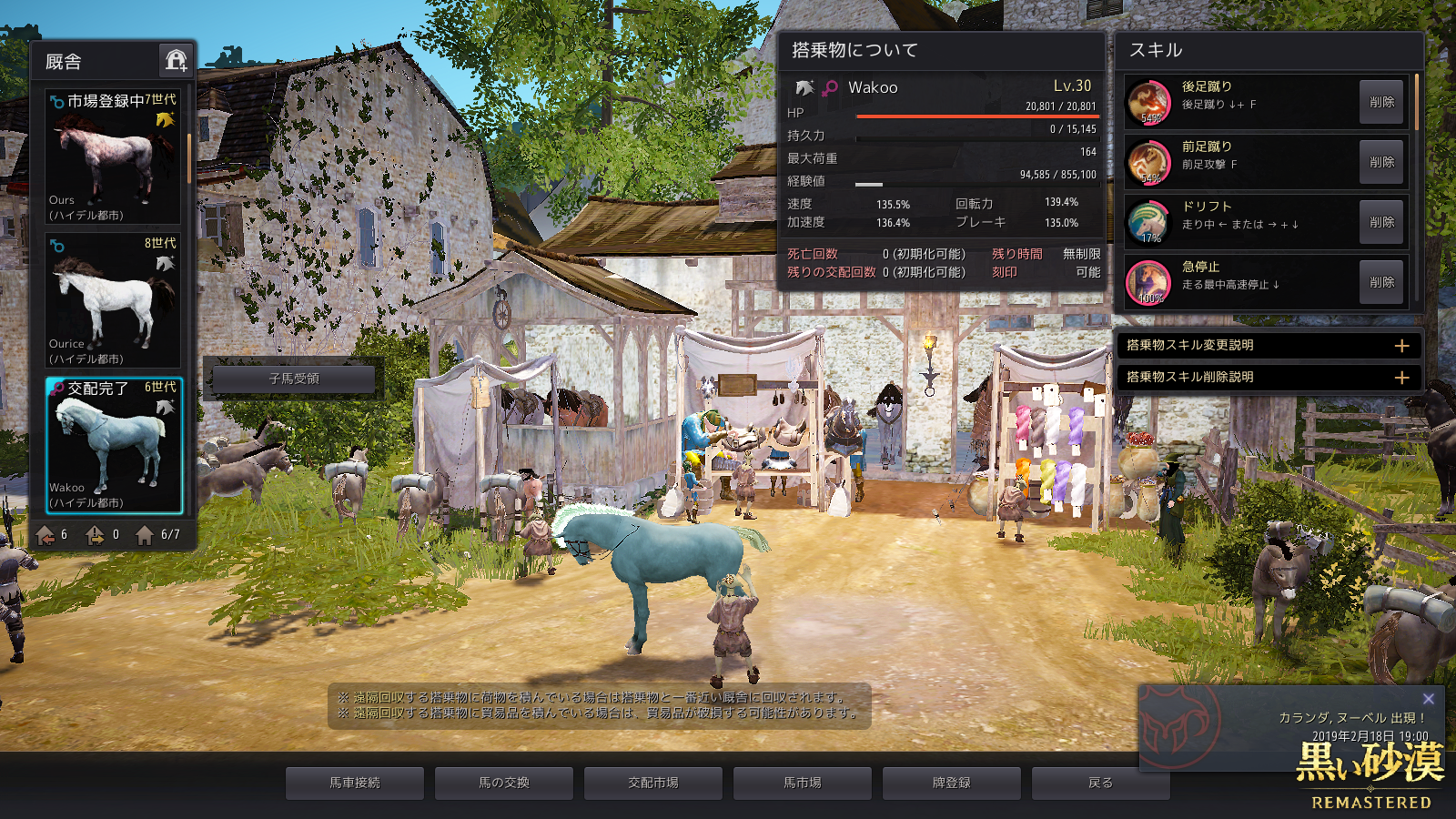This screenshot has width=1456, height=819.
Task: Go back with the 戻る button
Action: pyautogui.click(x=1100, y=783)
